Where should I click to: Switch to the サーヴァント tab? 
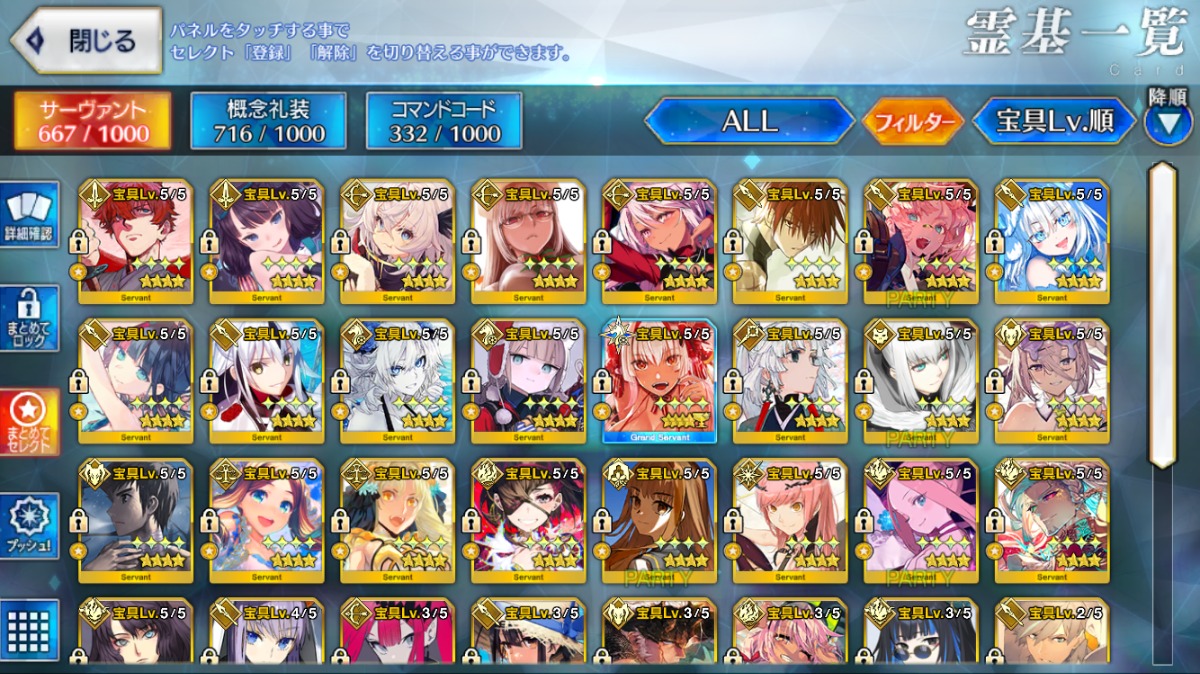[92, 121]
